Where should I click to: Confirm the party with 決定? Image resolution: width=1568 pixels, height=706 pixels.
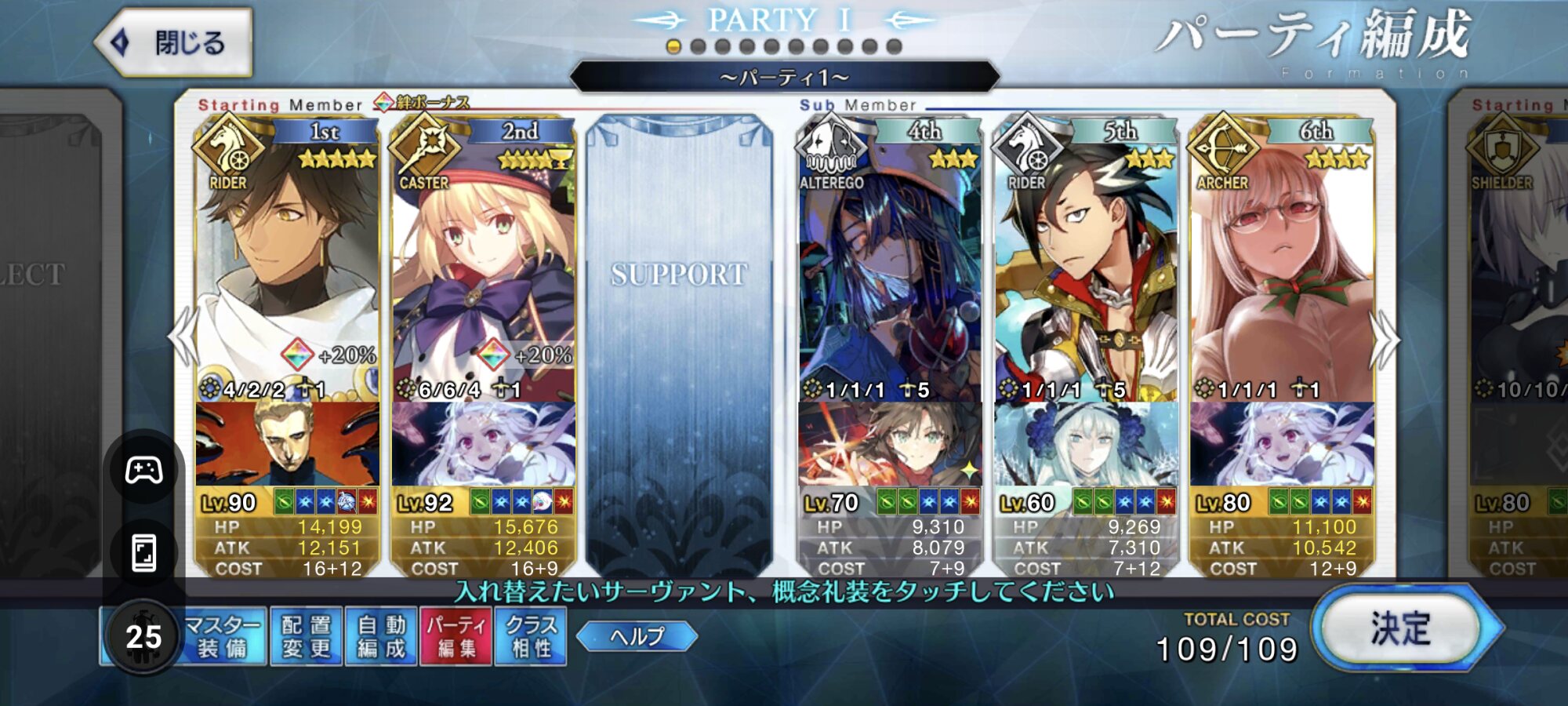(1401, 629)
